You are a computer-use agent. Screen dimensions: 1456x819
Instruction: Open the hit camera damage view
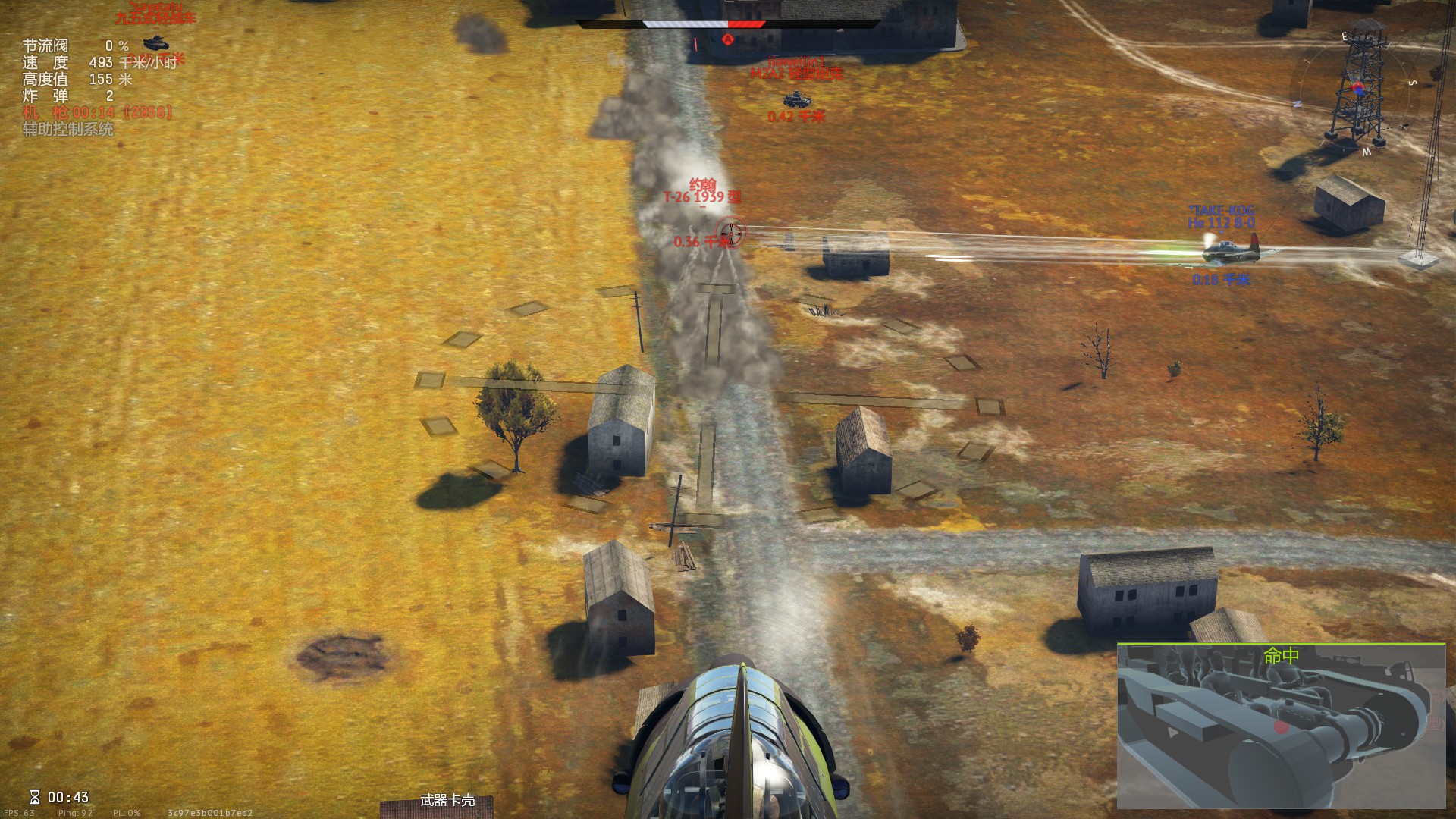coord(1281,725)
